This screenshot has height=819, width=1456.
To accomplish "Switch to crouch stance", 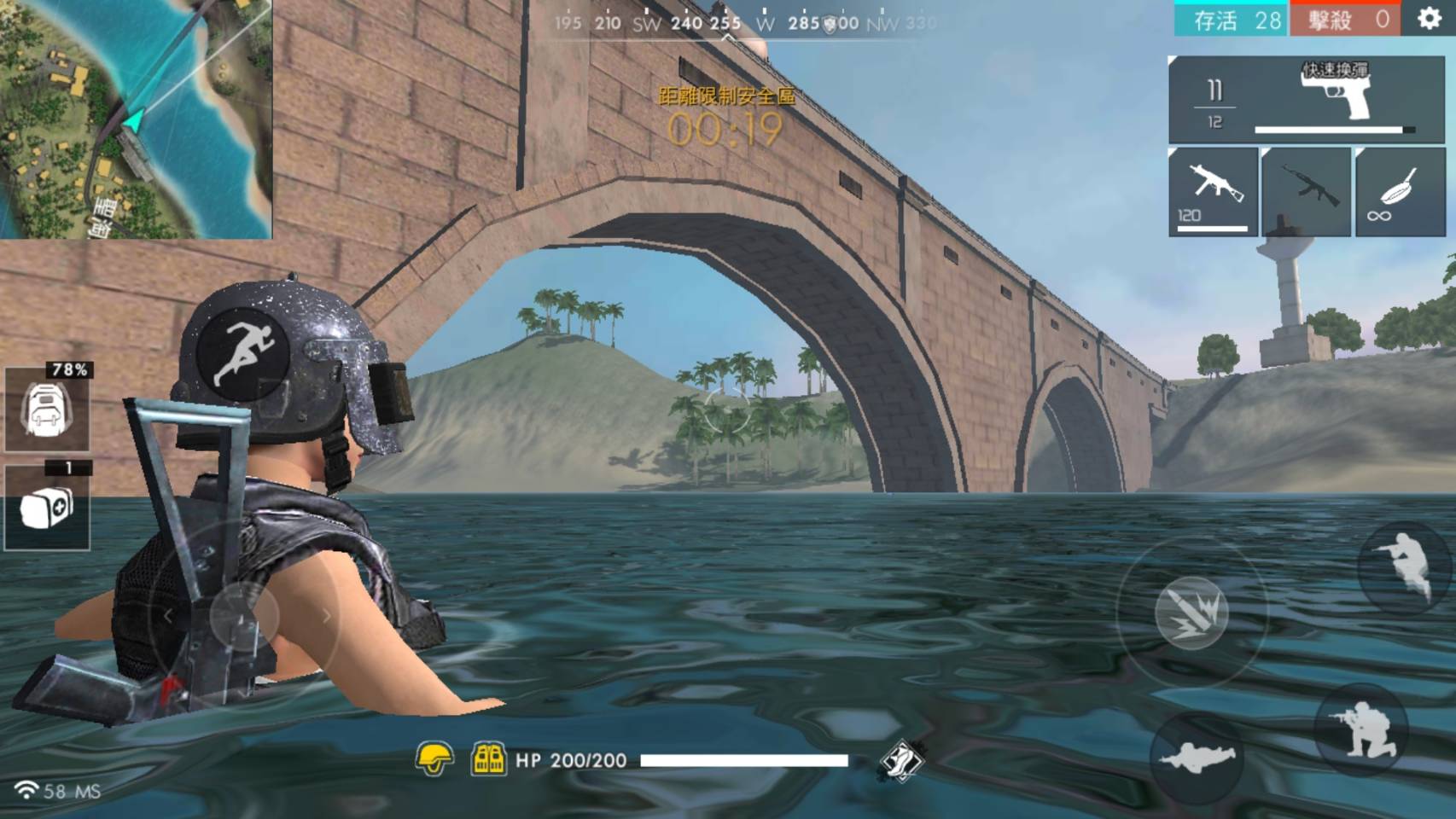I will pos(1360,729).
